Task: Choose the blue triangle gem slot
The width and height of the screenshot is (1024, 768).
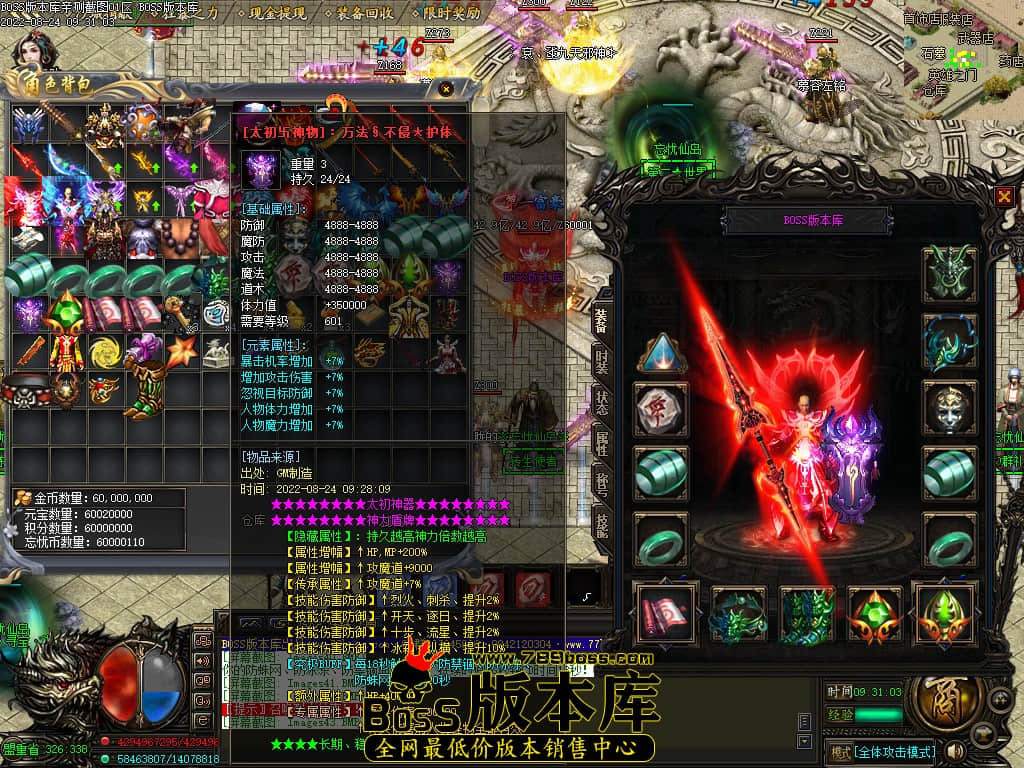Action: [x=661, y=353]
